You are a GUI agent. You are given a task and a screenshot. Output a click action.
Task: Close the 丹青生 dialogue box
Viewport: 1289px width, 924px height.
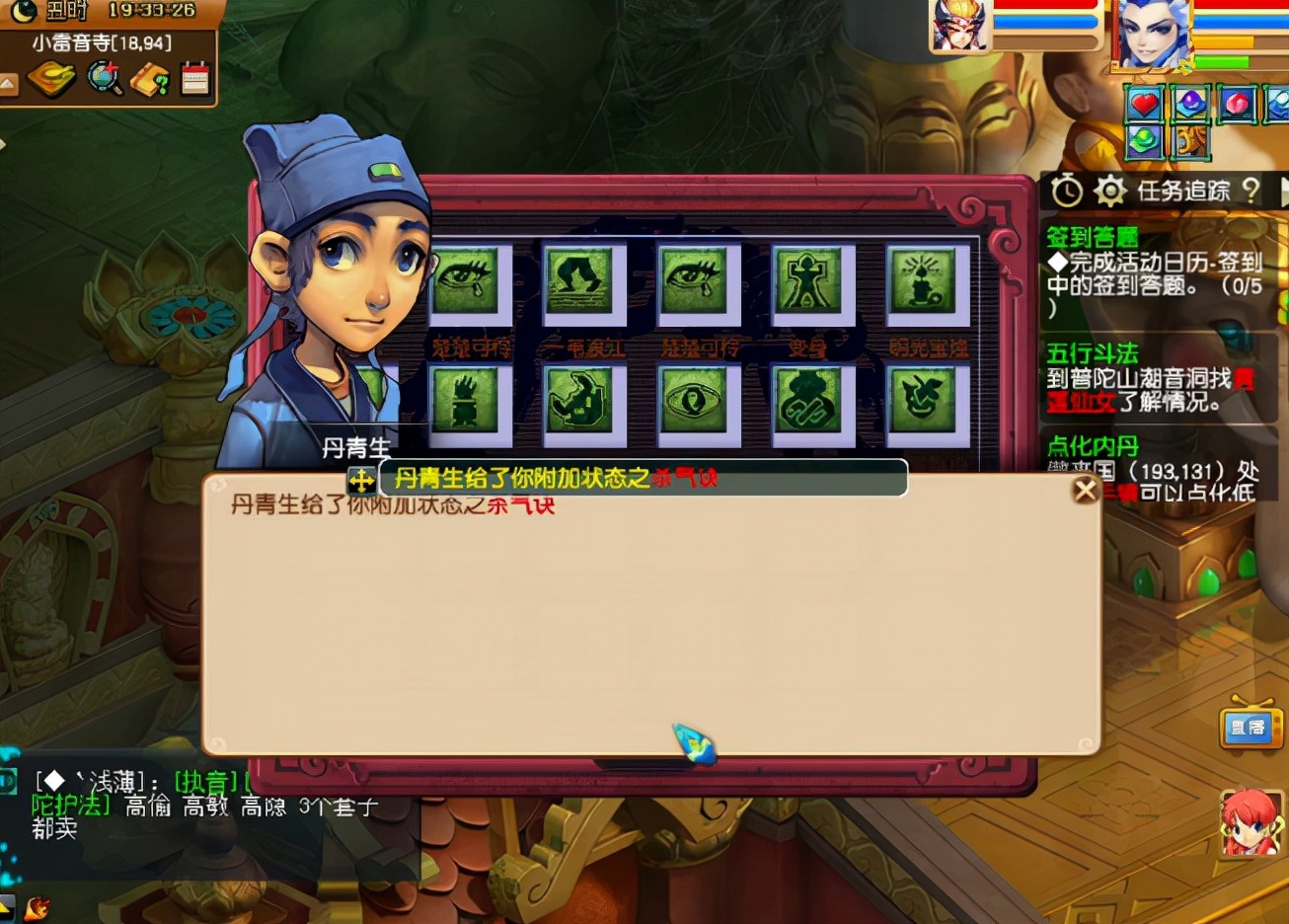pos(1085,490)
